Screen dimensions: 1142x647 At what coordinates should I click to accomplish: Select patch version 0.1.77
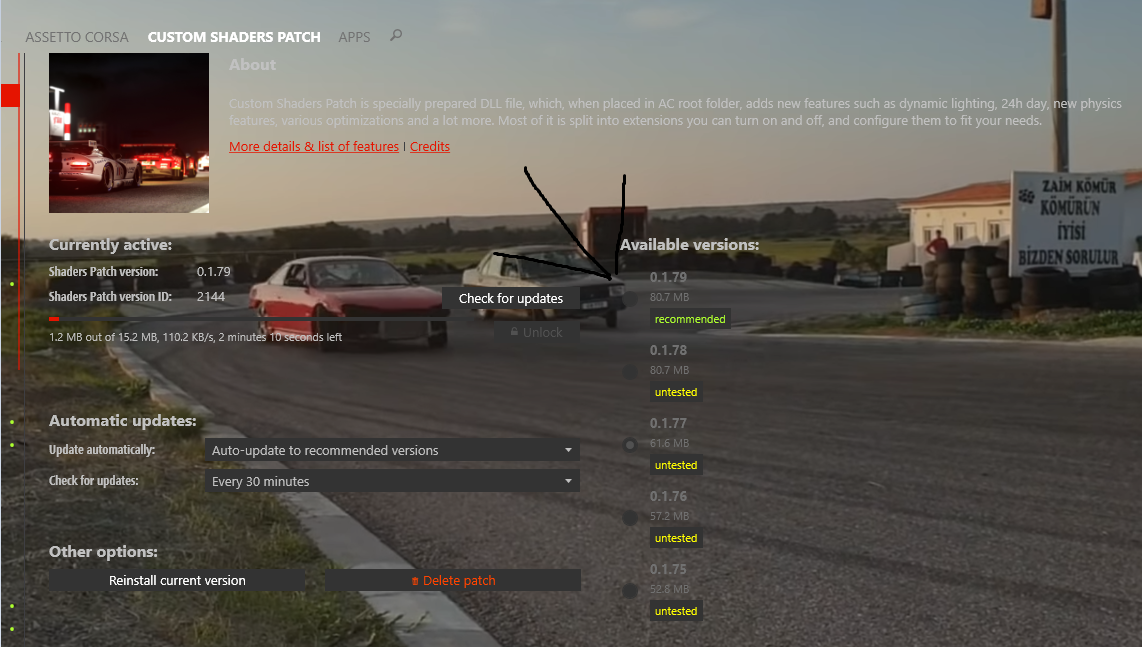(630, 444)
